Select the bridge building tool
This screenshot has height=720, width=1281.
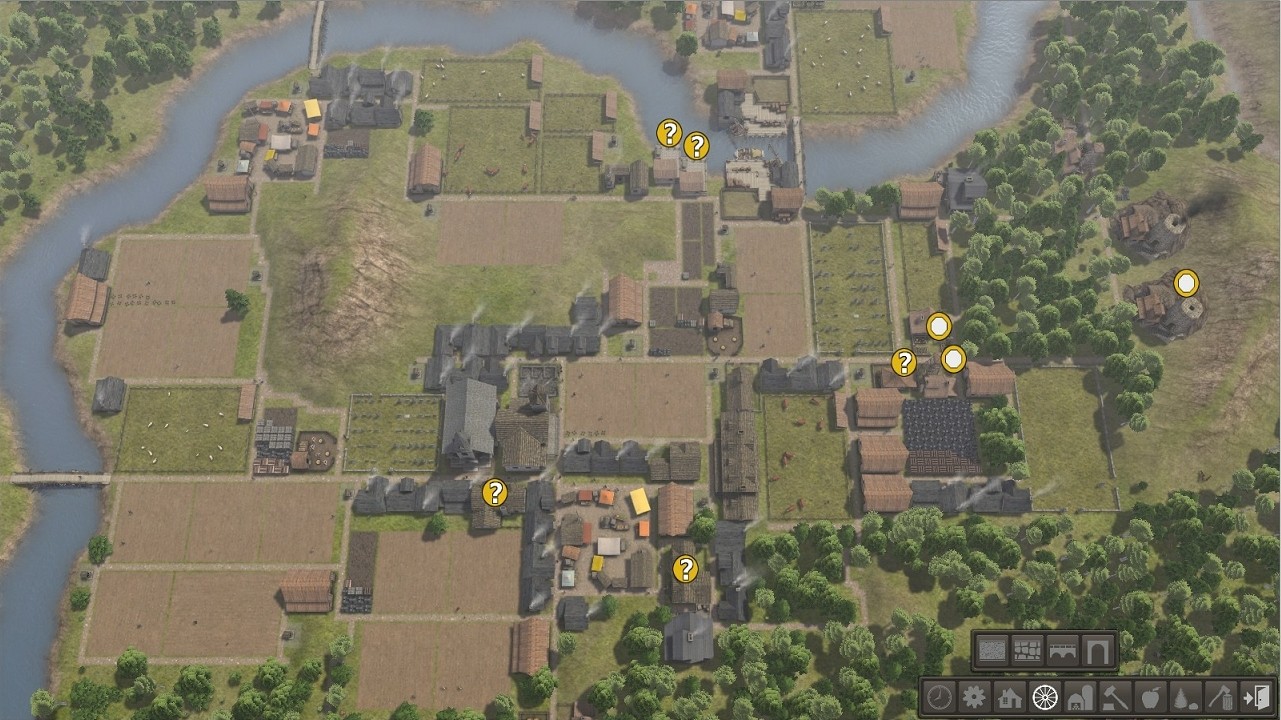(x=1062, y=651)
